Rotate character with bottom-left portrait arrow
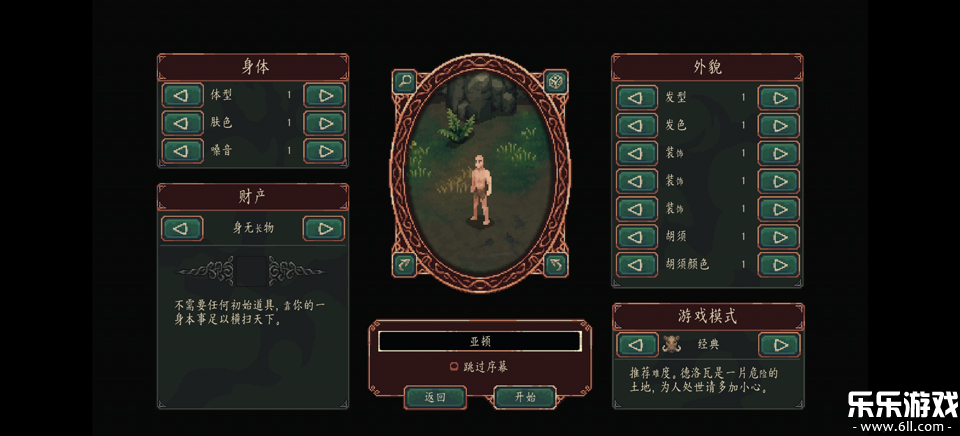Image resolution: width=960 pixels, height=436 pixels. coord(404,265)
